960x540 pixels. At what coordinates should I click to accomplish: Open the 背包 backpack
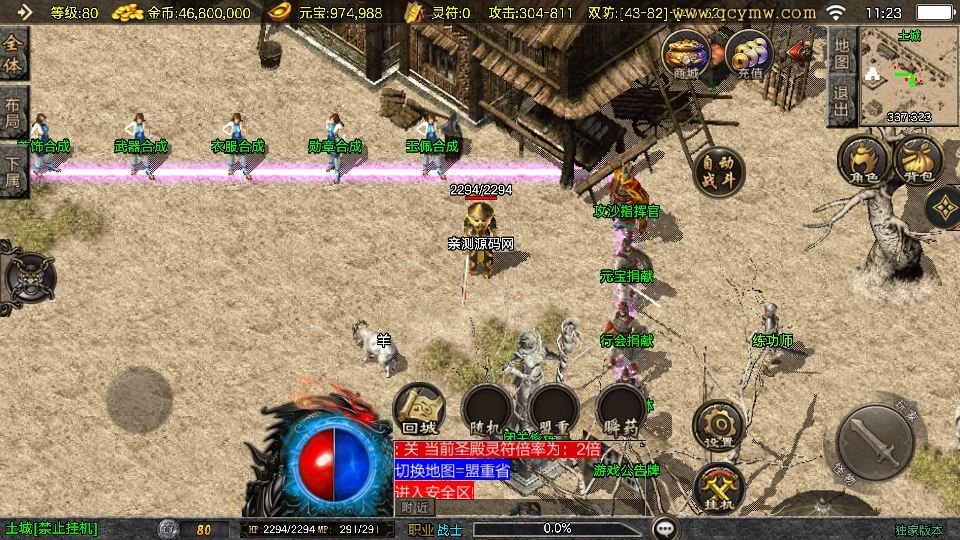[919, 162]
